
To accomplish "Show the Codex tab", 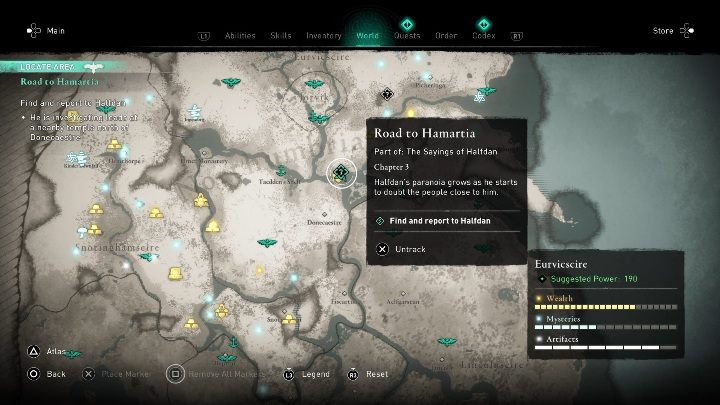I will click(x=484, y=35).
